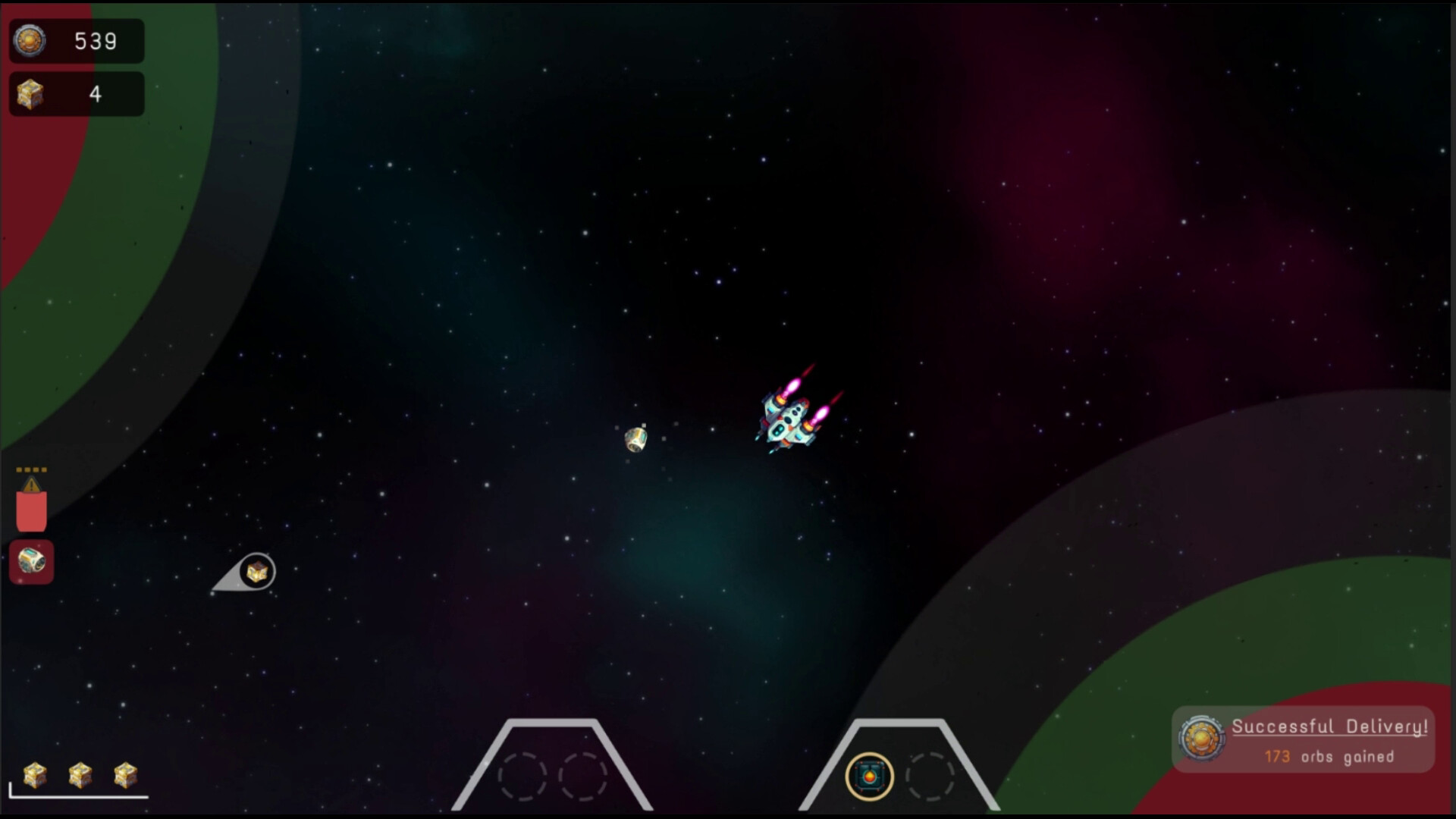Click the dashed ammo pips above the shield
The height and width of the screenshot is (819, 1456).
[30, 468]
